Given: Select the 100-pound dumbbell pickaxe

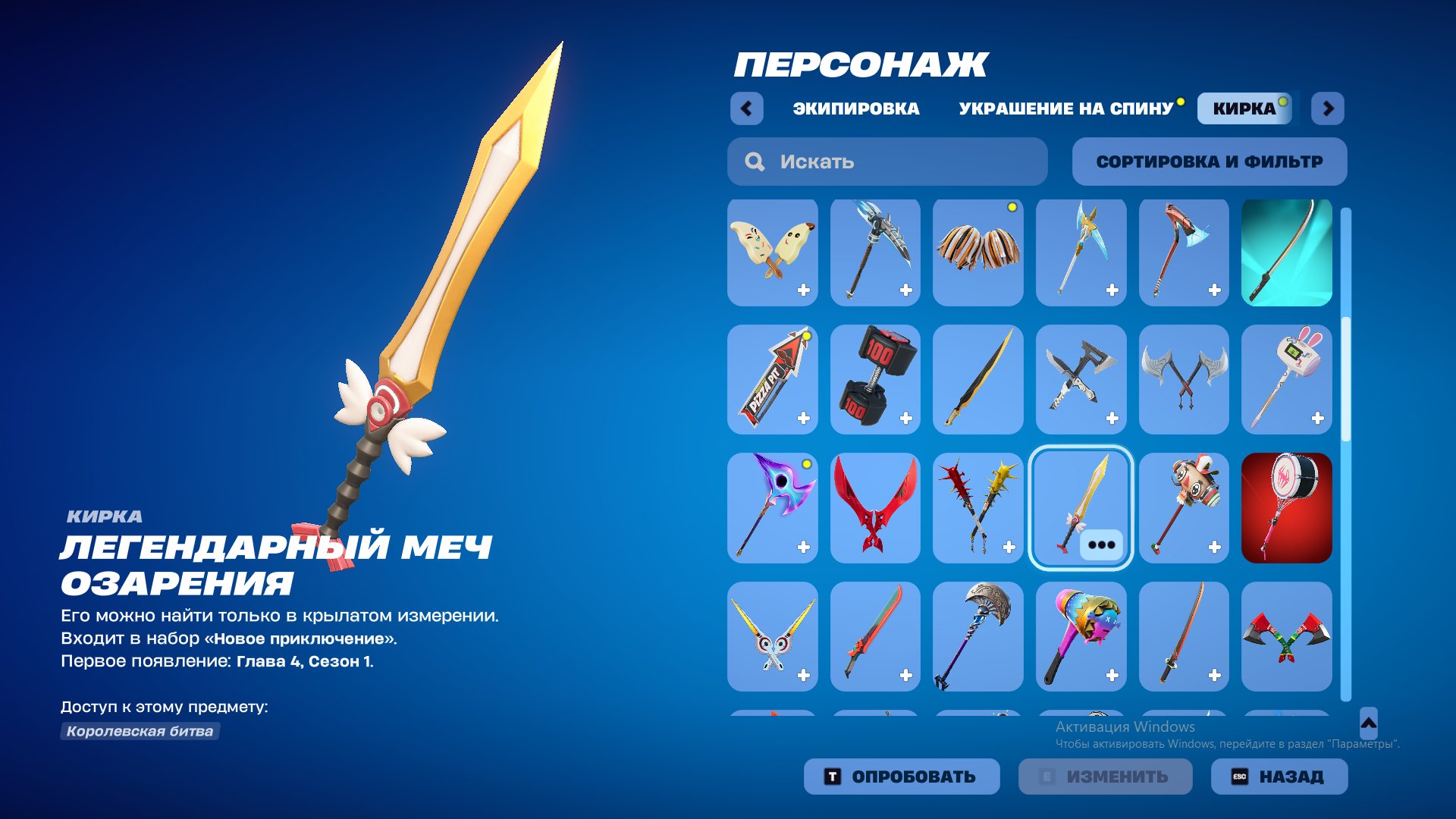Looking at the screenshot, I should pos(875,379).
